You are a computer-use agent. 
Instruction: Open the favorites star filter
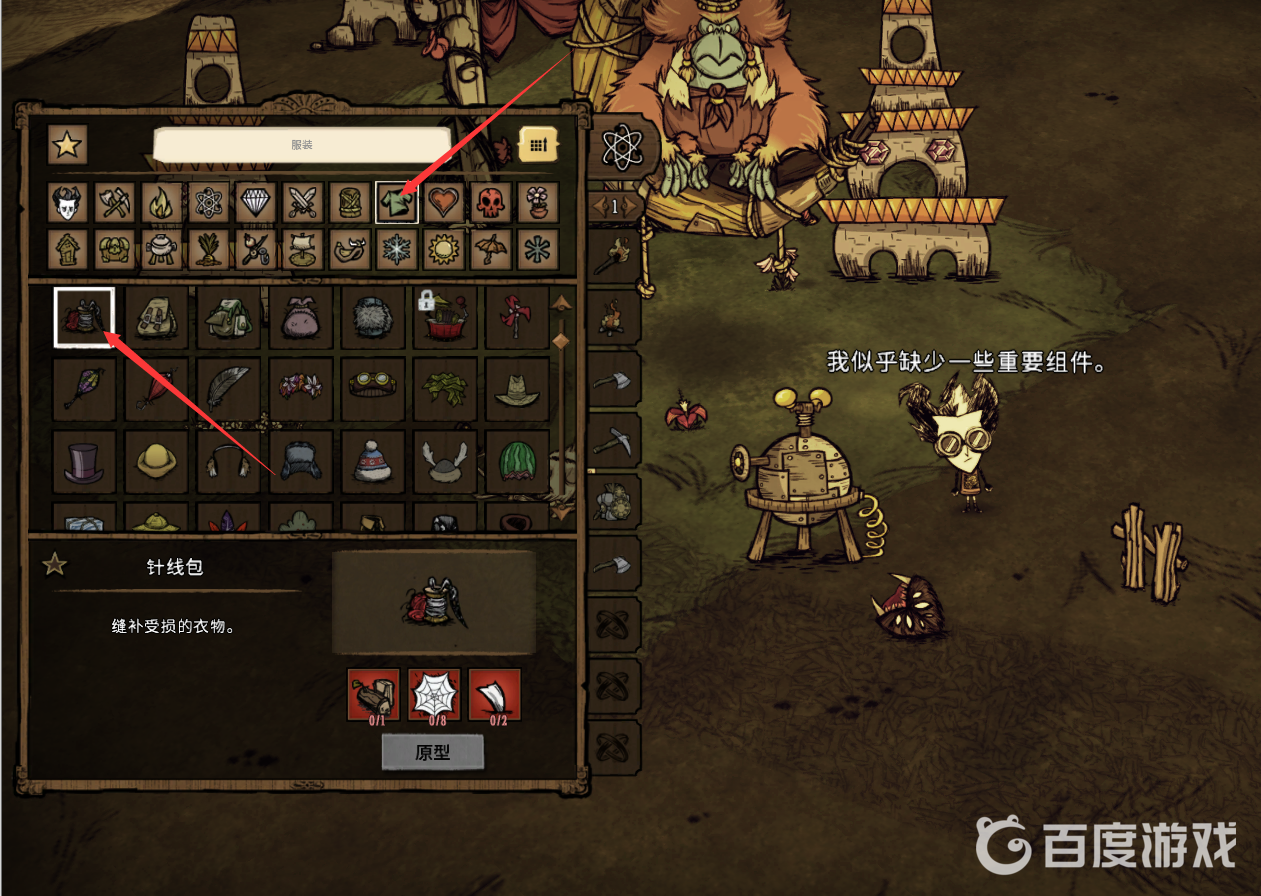click(x=67, y=145)
